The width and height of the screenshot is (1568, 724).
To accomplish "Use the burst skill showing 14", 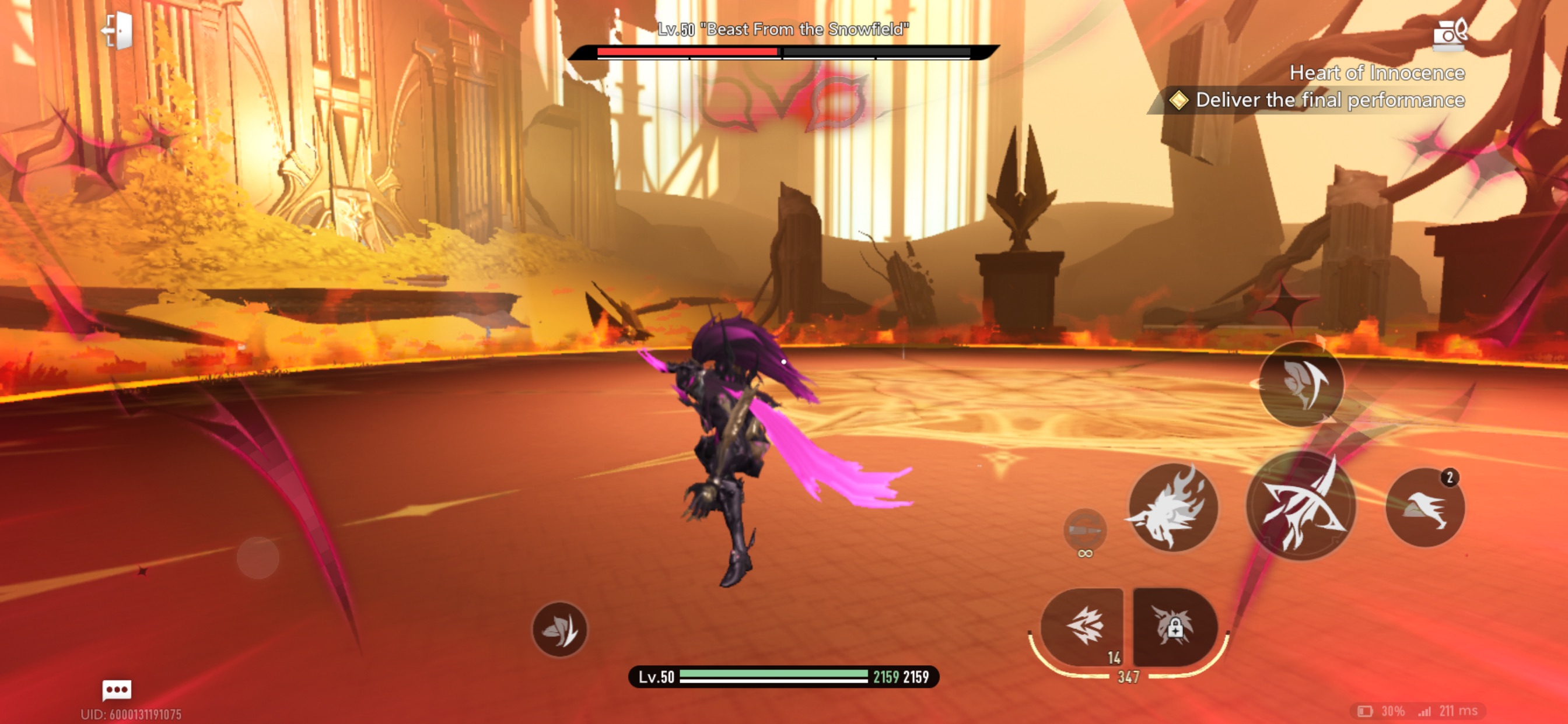I will pyautogui.click(x=1083, y=627).
